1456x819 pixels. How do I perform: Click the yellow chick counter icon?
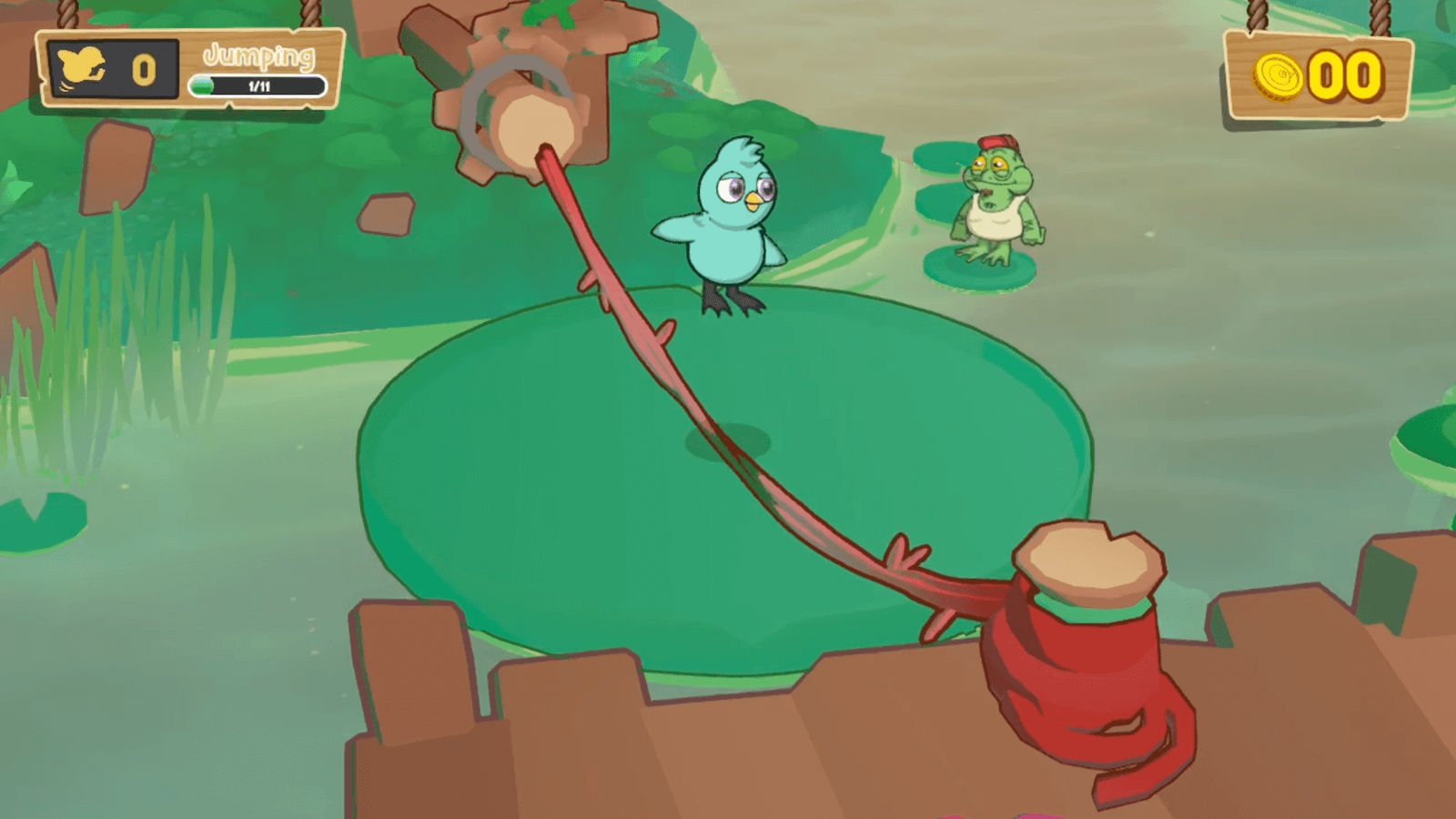coord(82,68)
